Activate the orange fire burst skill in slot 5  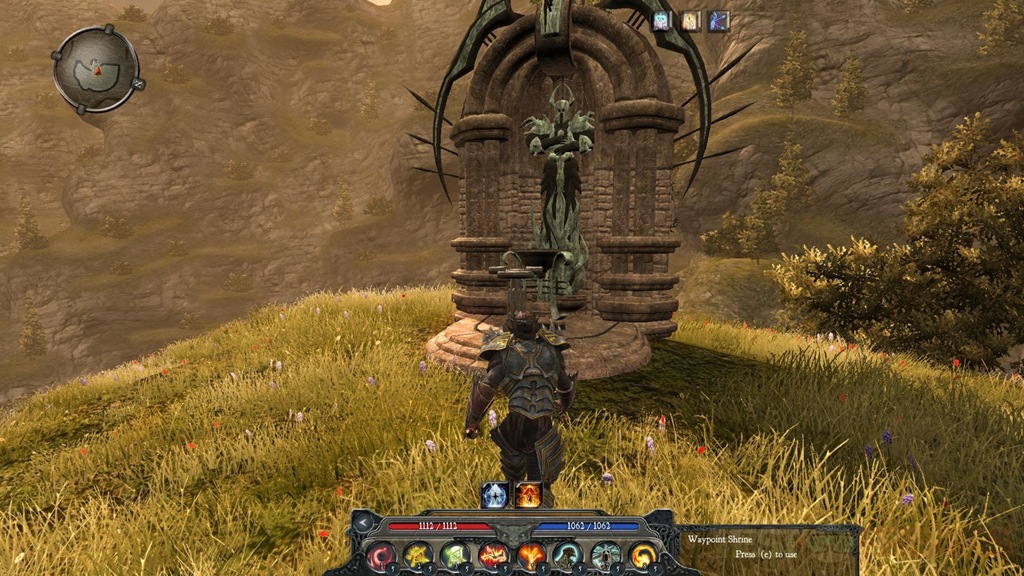530,555
